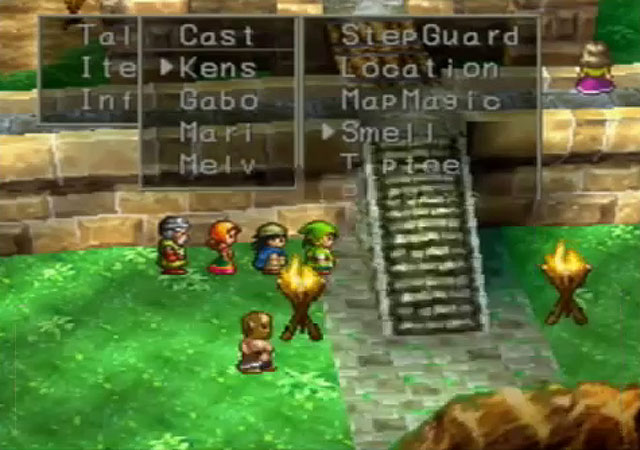Image resolution: width=640 pixels, height=450 pixels.
Task: Use the MapMagic spell
Action: [420, 100]
